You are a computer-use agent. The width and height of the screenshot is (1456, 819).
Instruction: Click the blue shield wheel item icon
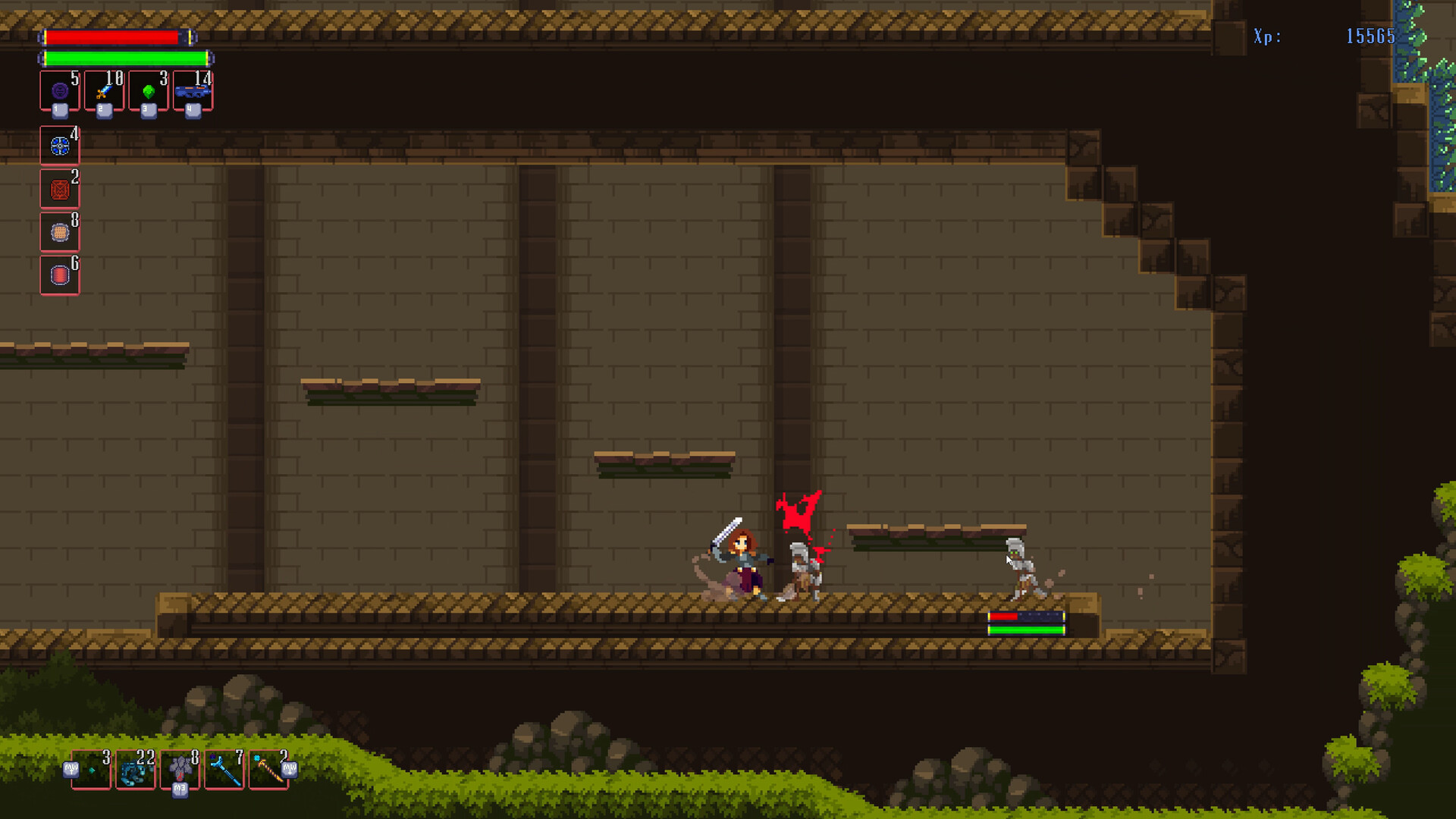(59, 146)
